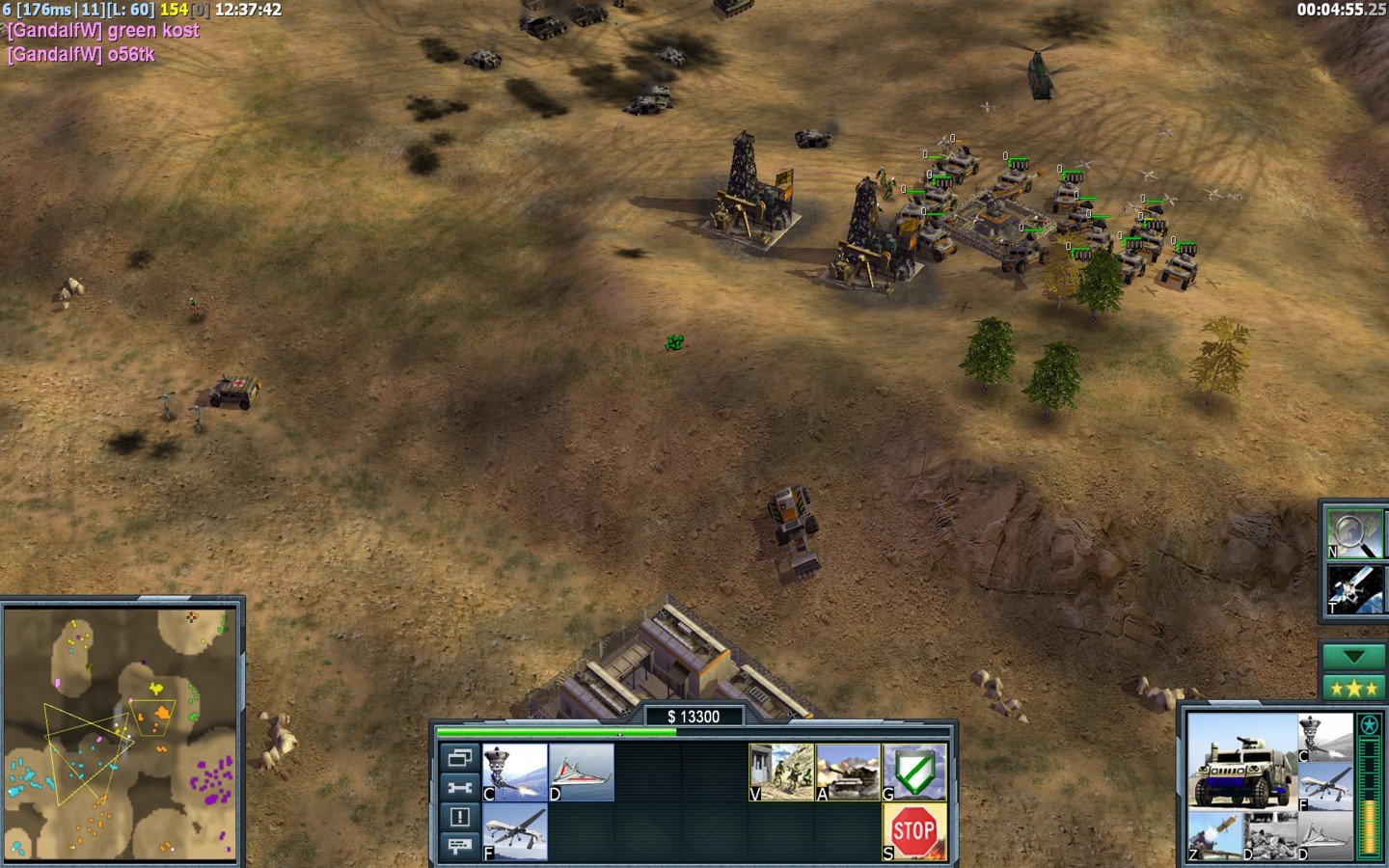Order passengers to evacuate the vehicles
Viewport: 1389px width, 868px height.
(781, 772)
